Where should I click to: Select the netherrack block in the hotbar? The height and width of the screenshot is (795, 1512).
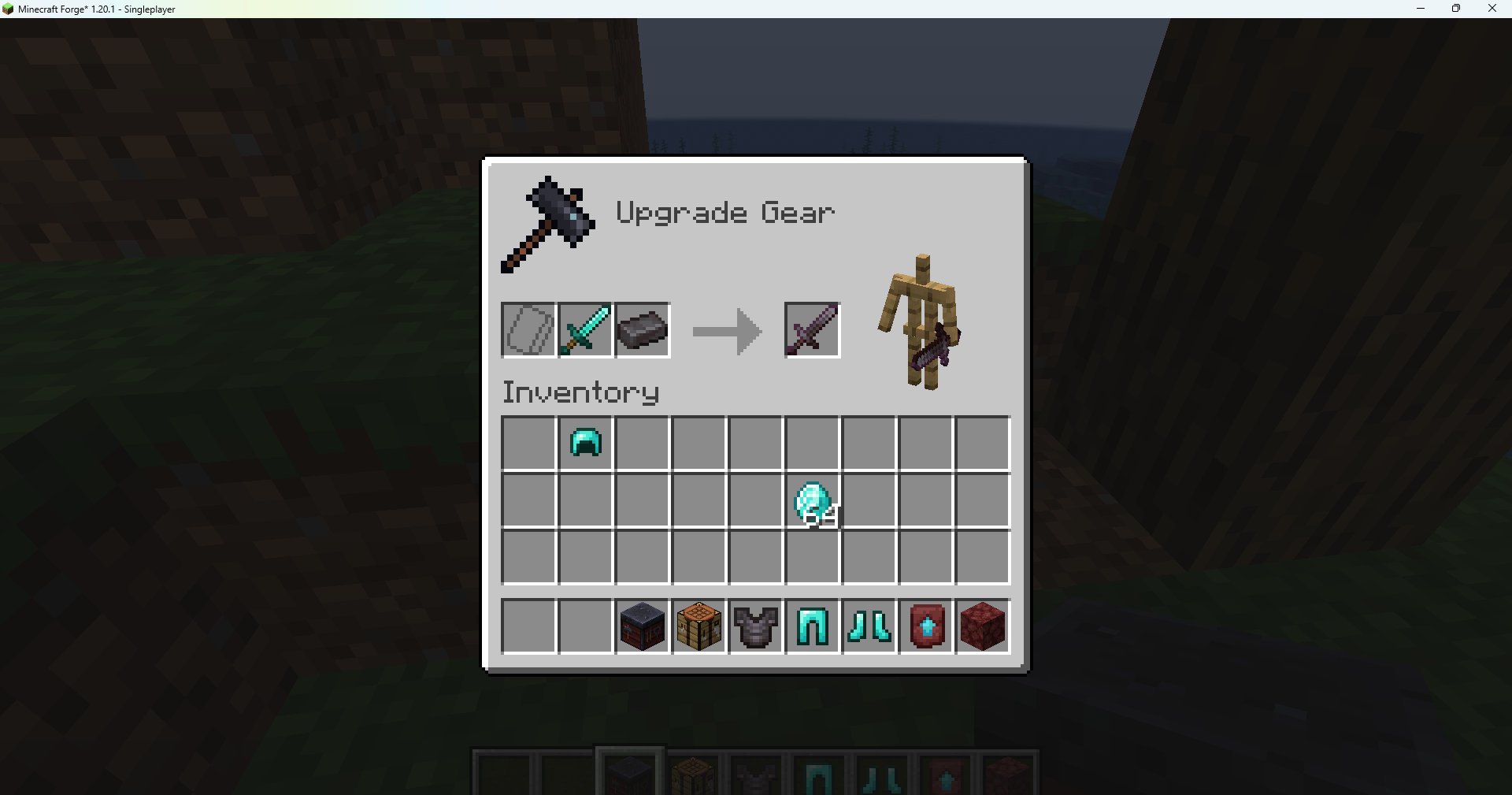[982, 626]
